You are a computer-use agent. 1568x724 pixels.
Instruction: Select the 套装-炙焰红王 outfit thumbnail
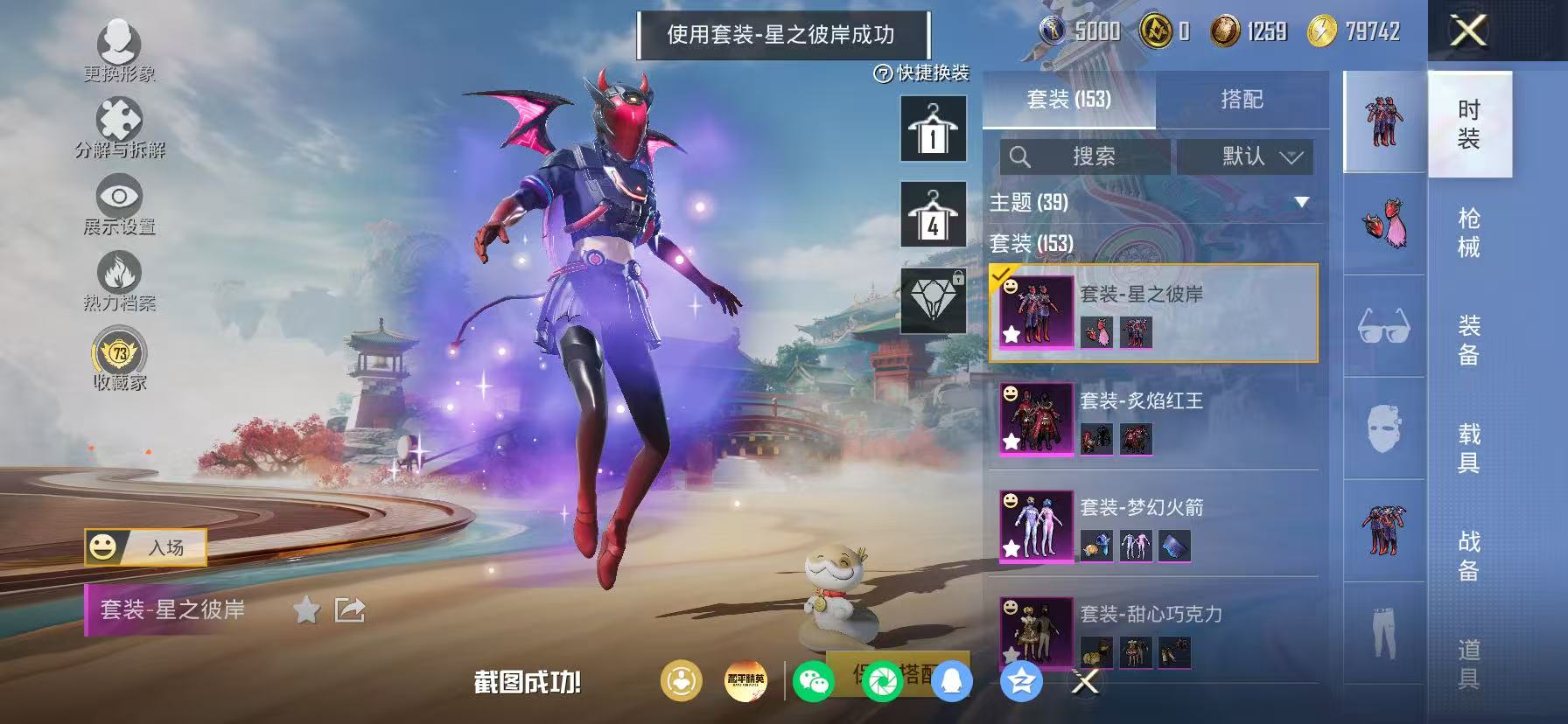coord(1036,420)
